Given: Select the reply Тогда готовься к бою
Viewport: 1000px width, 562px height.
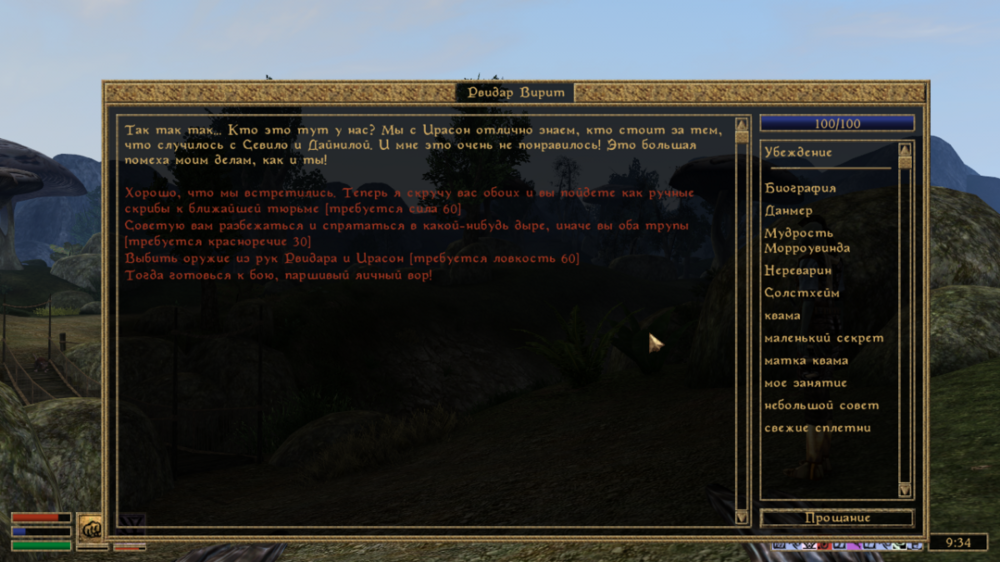Looking at the screenshot, I should coord(278,274).
